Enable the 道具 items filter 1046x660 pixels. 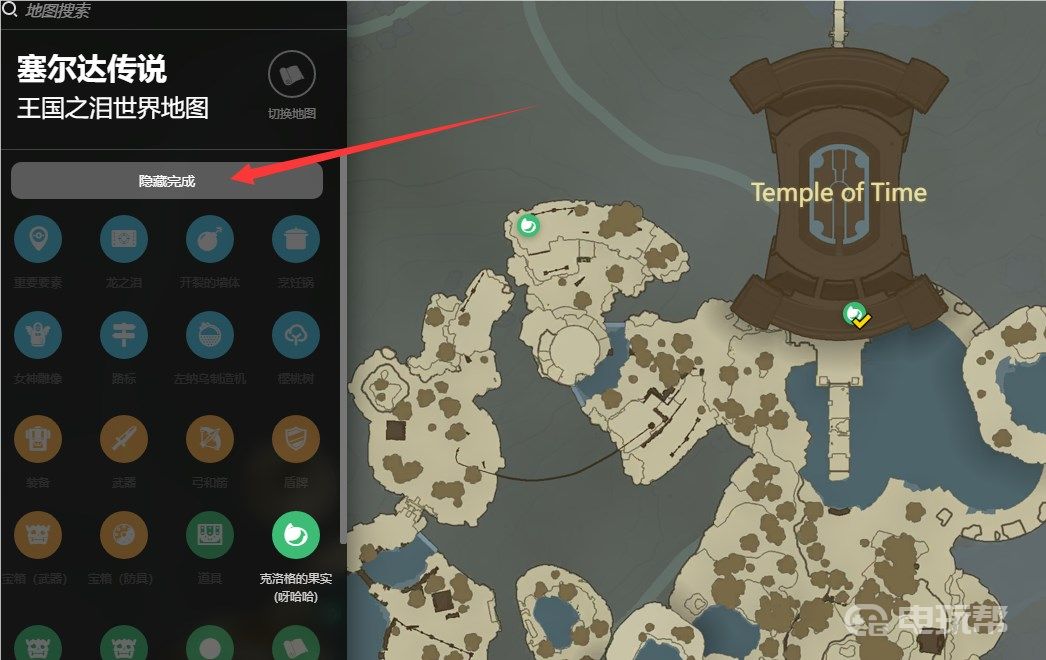(x=210, y=536)
